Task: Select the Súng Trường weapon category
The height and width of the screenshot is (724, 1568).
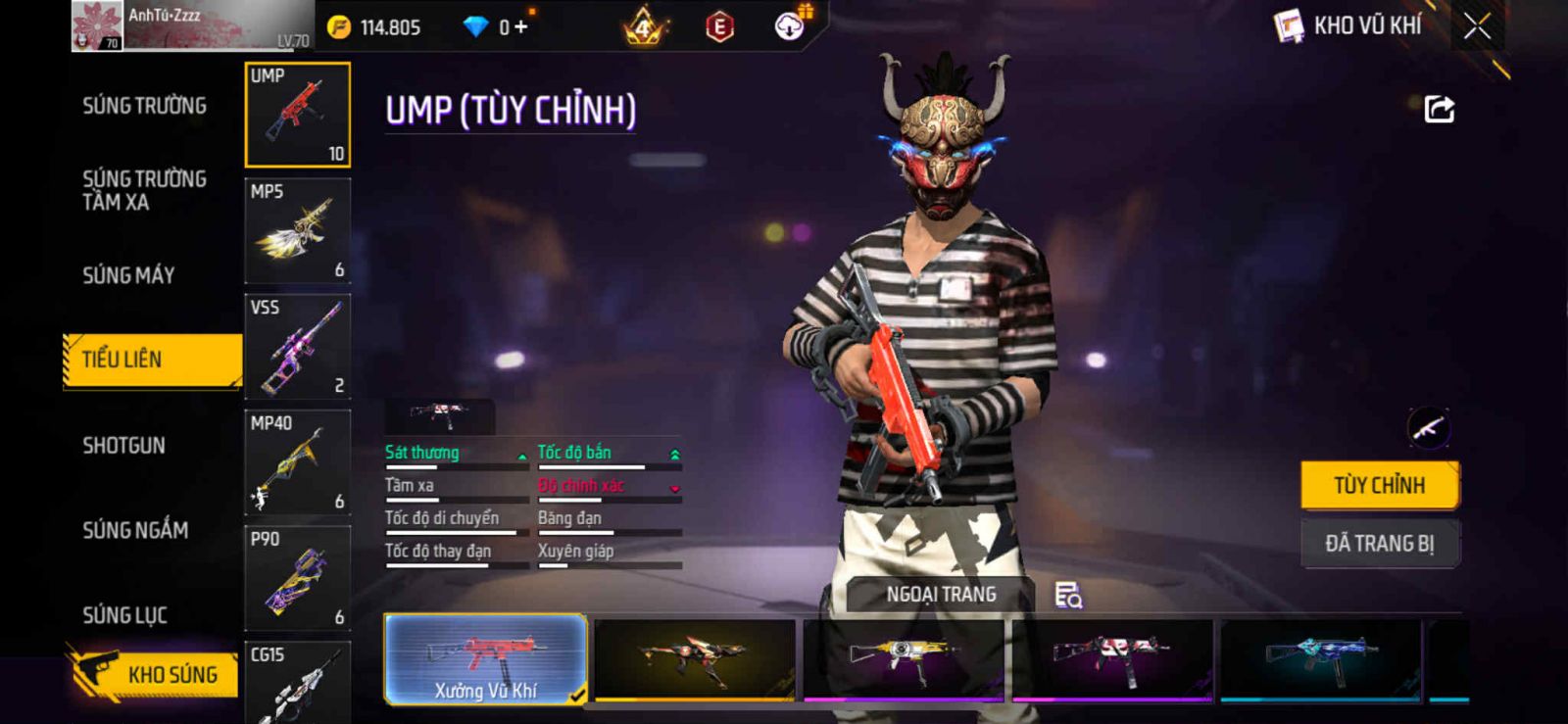Action: coord(144,106)
